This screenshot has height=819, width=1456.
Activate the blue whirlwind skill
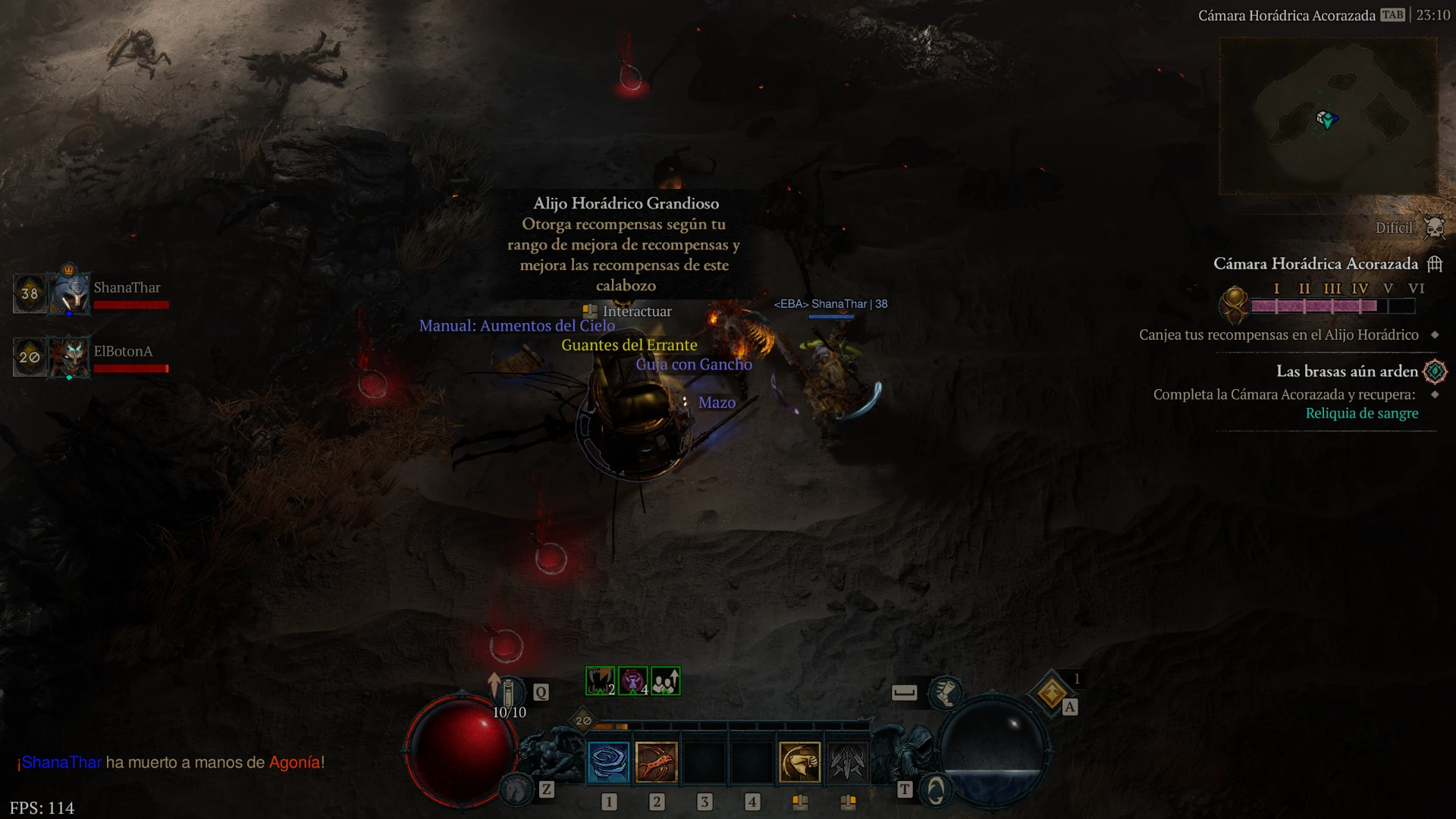(609, 762)
